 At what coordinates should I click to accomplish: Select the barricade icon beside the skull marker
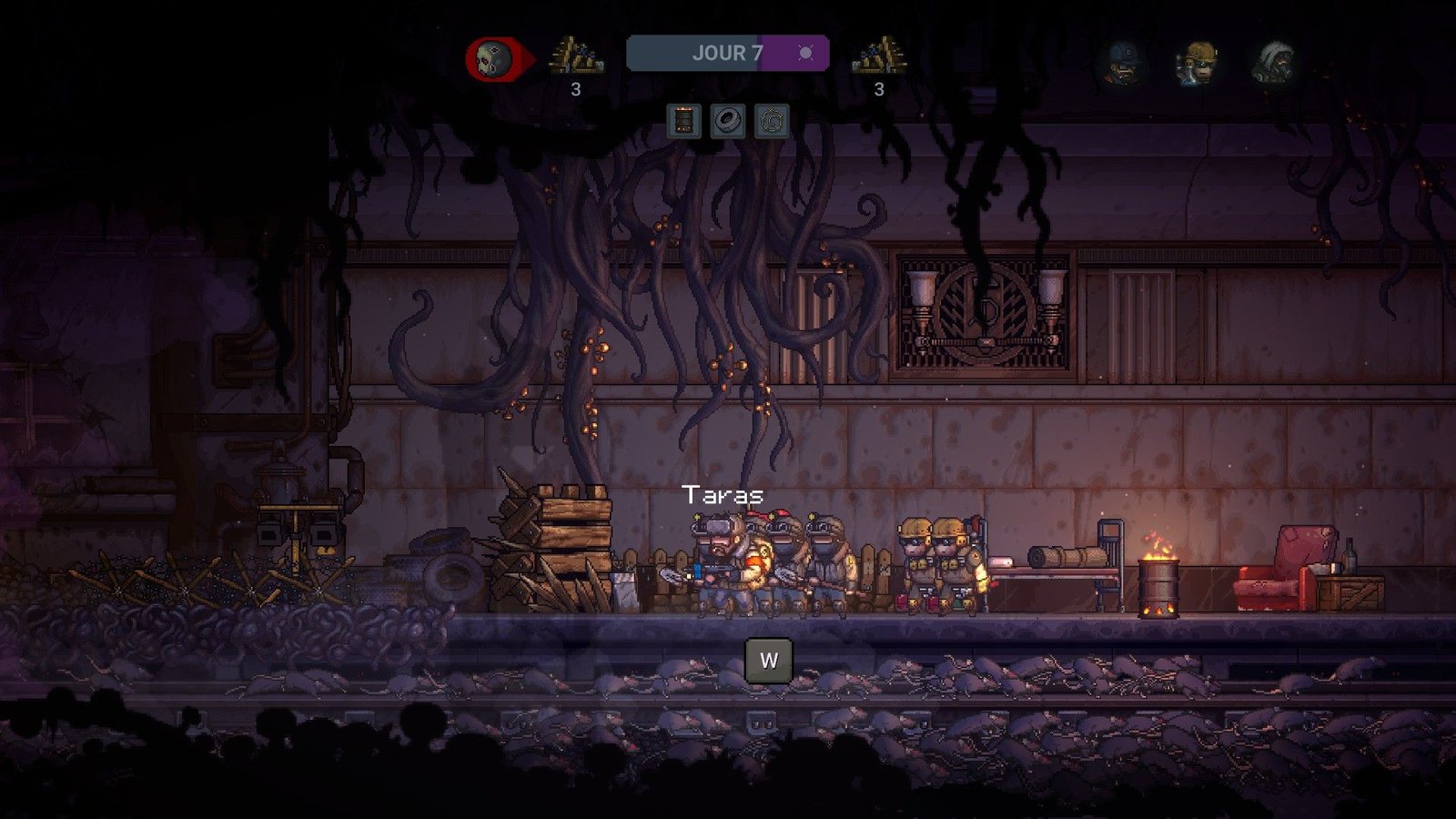point(575,56)
